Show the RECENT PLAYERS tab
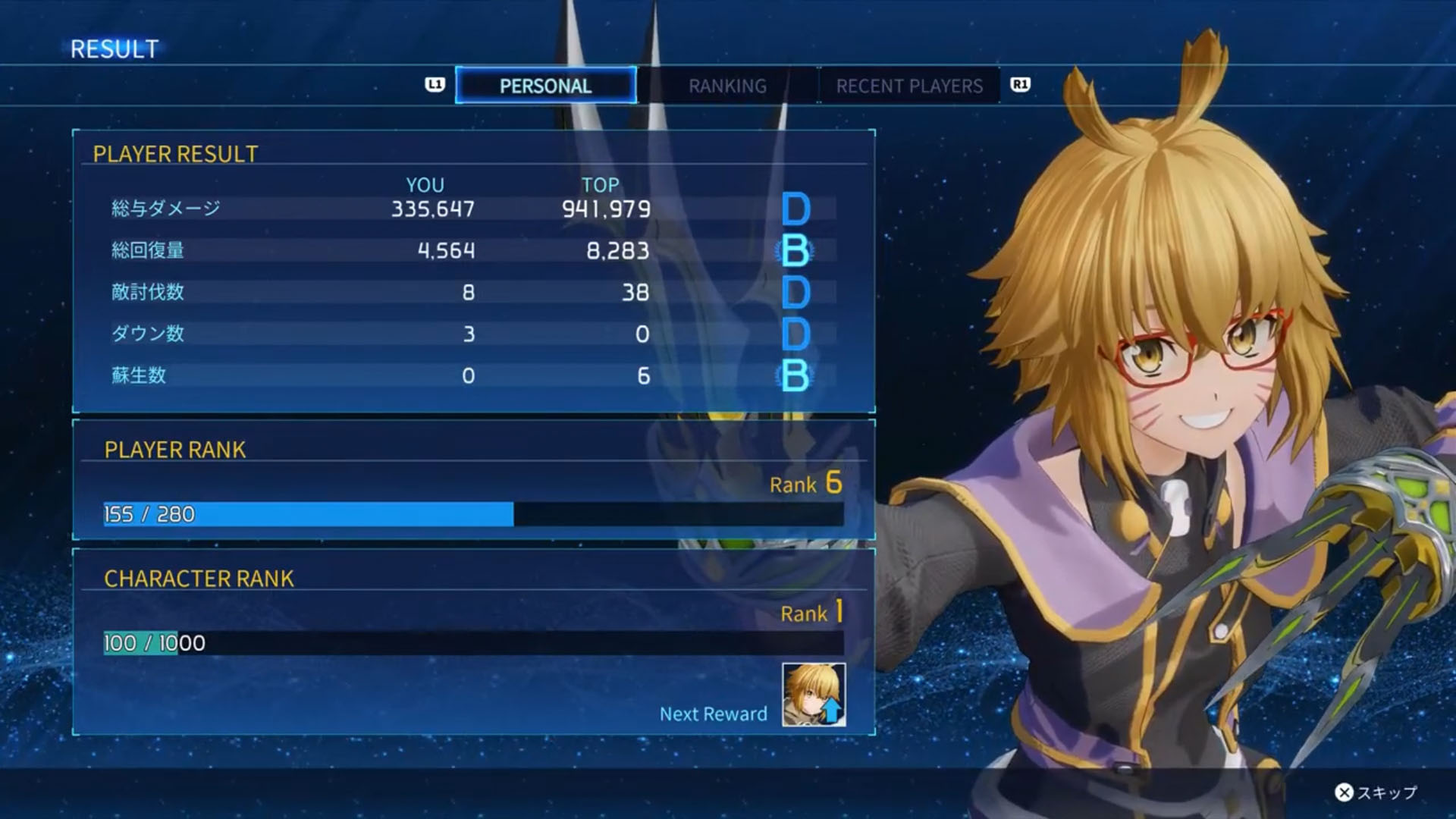Image resolution: width=1456 pixels, height=819 pixels. click(x=909, y=86)
